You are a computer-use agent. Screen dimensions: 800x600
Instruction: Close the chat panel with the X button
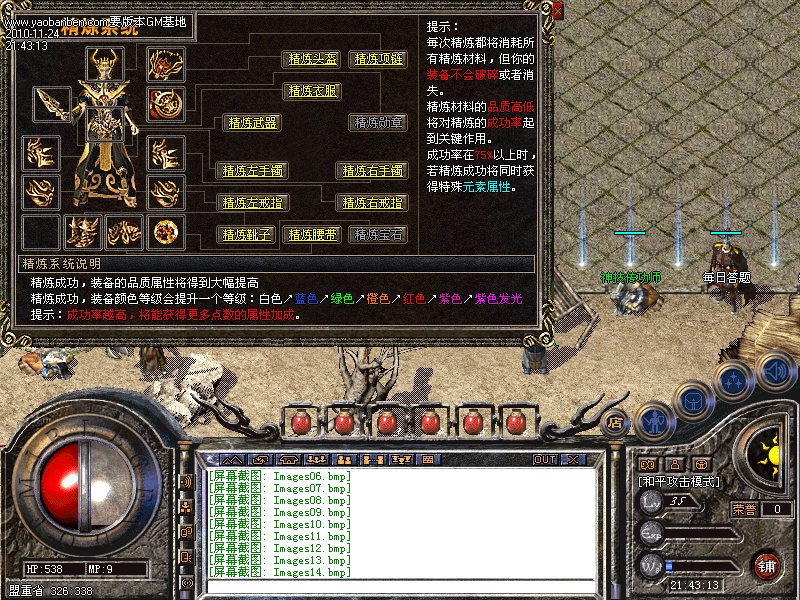573,460
